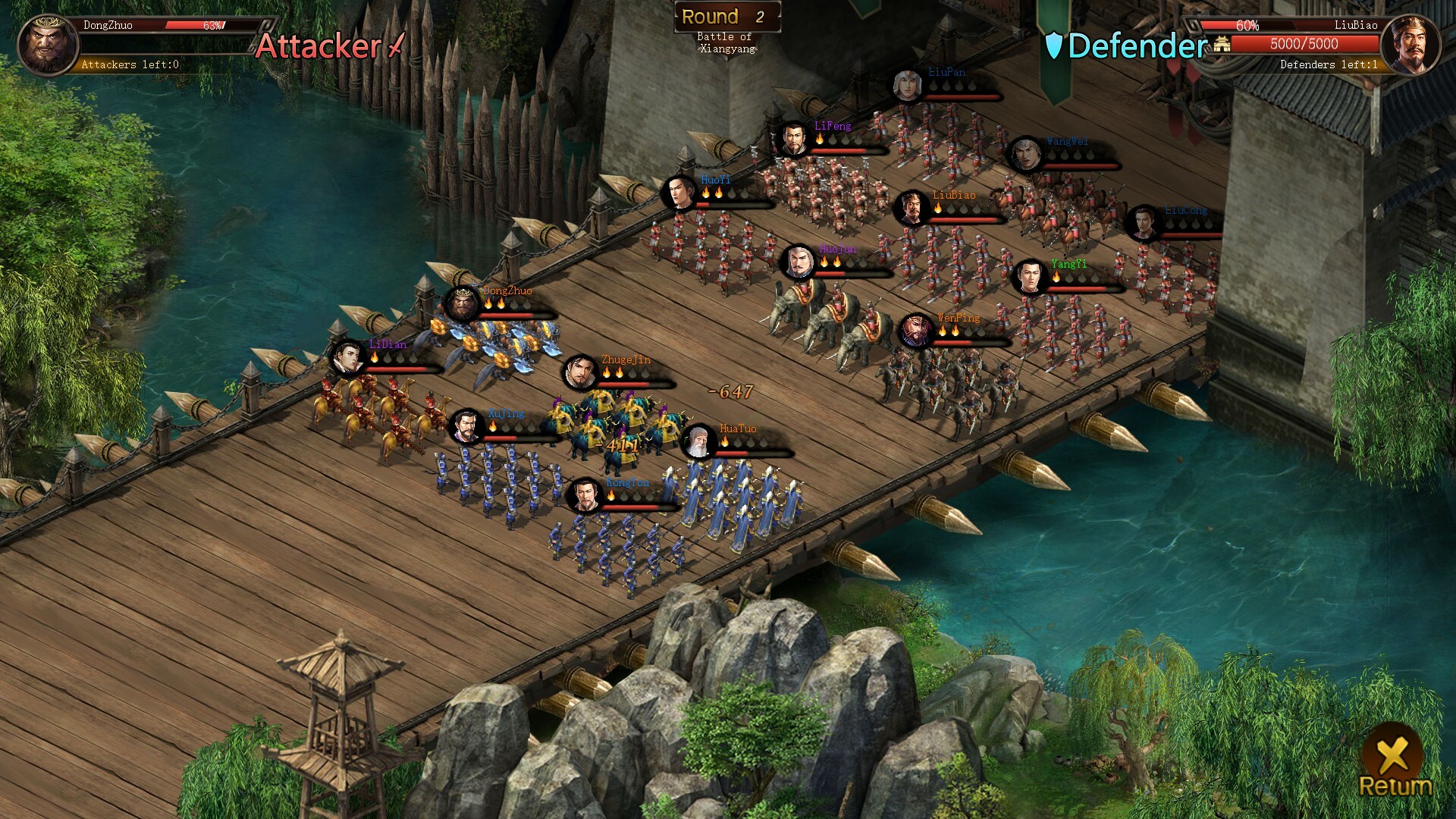Click LiFeng's general portrait
The width and height of the screenshot is (1456, 819).
tap(794, 140)
